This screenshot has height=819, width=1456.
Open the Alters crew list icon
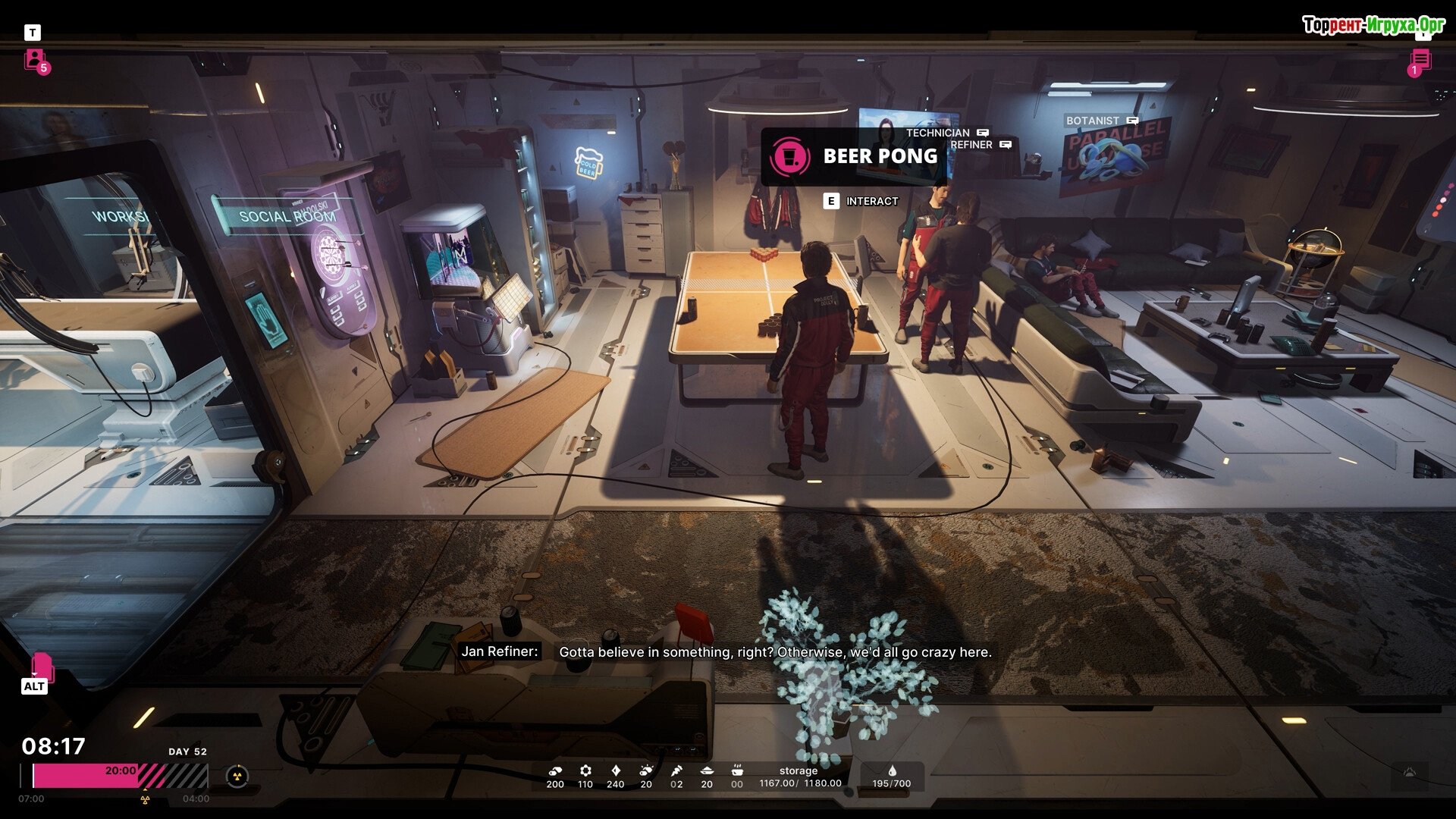[35, 59]
